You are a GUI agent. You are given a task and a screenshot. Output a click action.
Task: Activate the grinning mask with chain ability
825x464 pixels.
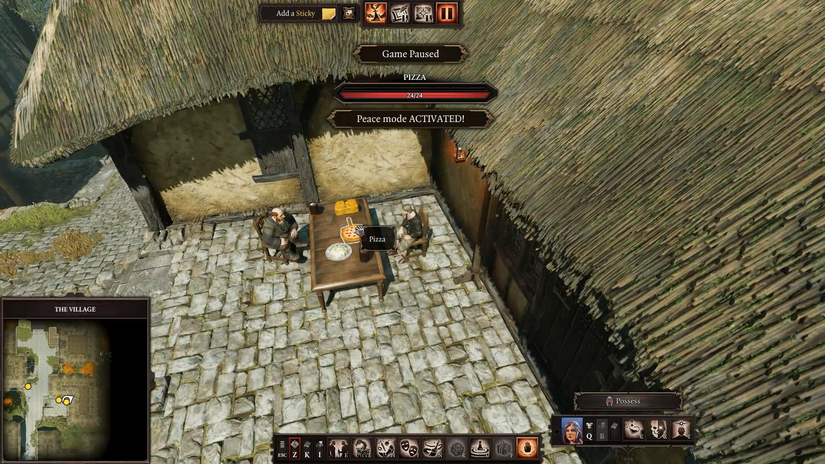pos(634,429)
